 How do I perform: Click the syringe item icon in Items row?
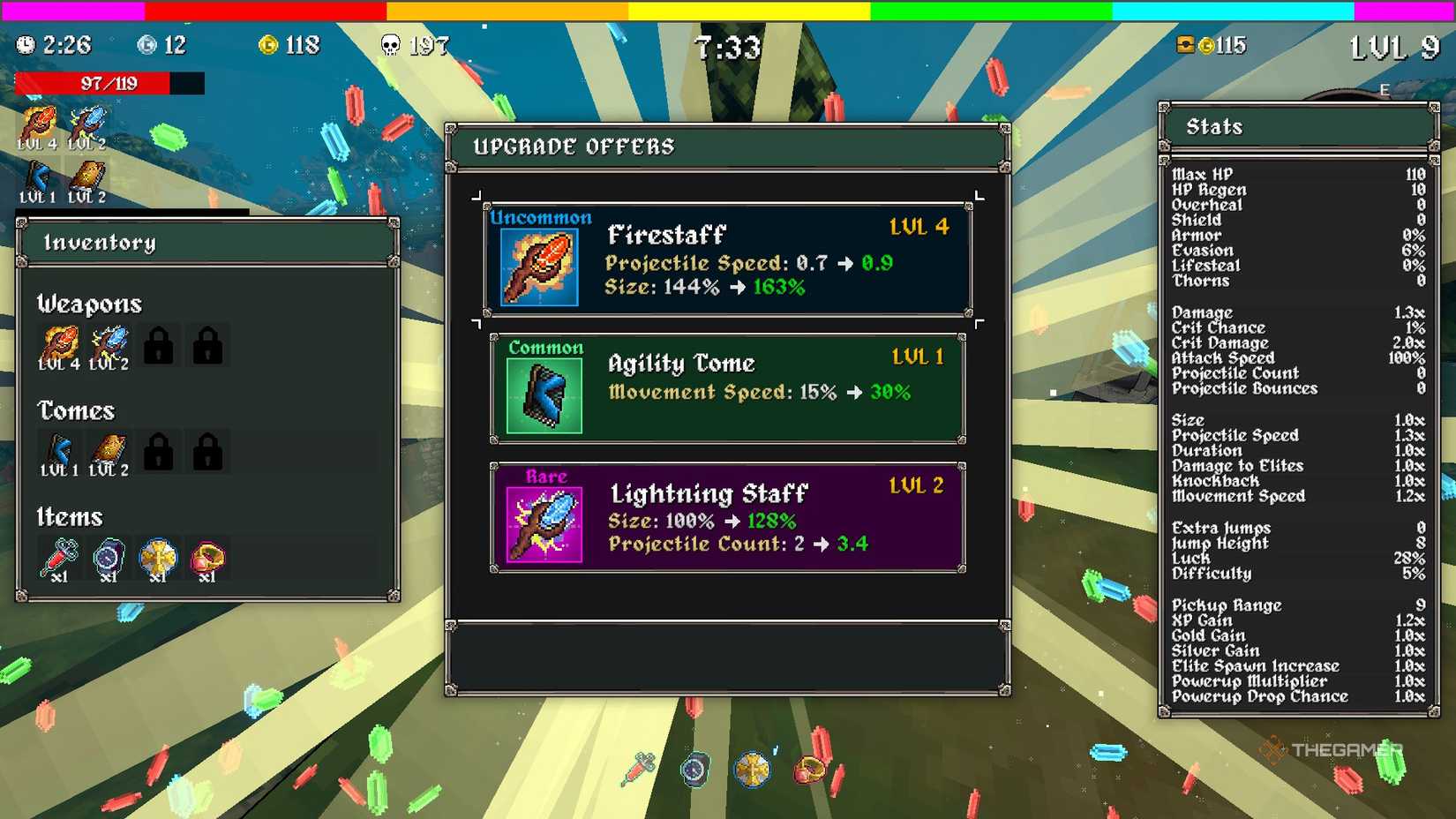(58, 556)
